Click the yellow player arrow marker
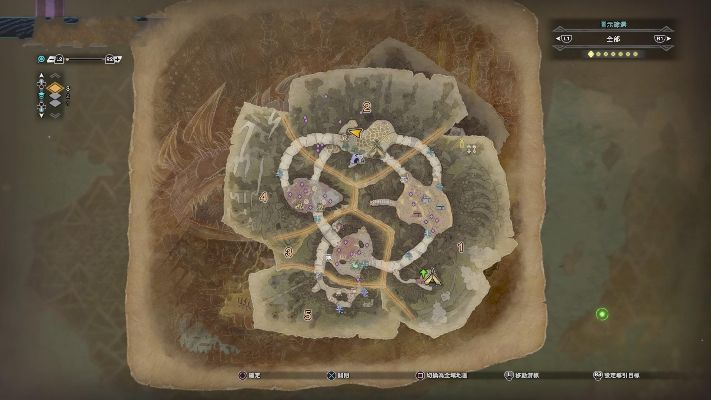Viewport: 711px width, 400px height. 353,130
